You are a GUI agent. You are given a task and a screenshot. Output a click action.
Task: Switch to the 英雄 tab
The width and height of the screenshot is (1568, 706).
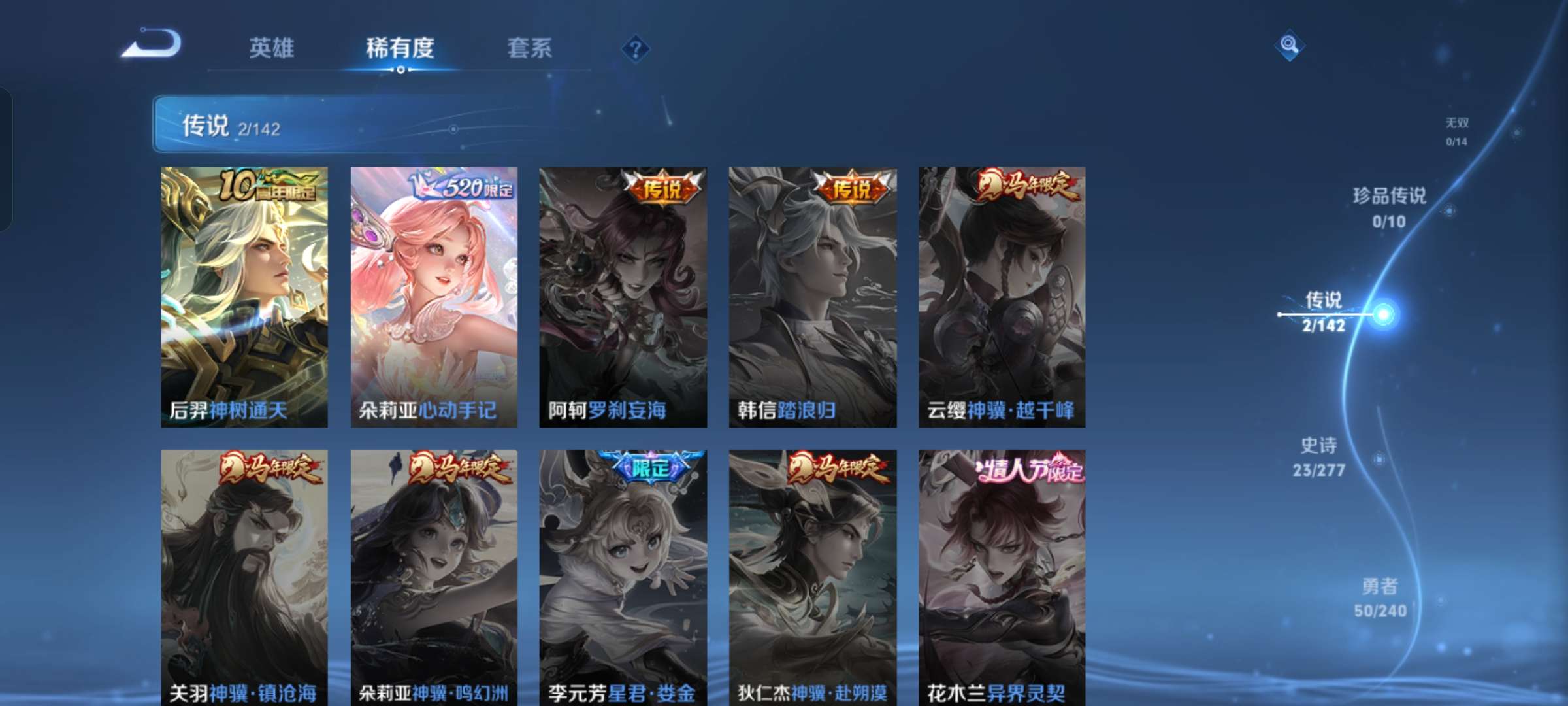tap(272, 48)
